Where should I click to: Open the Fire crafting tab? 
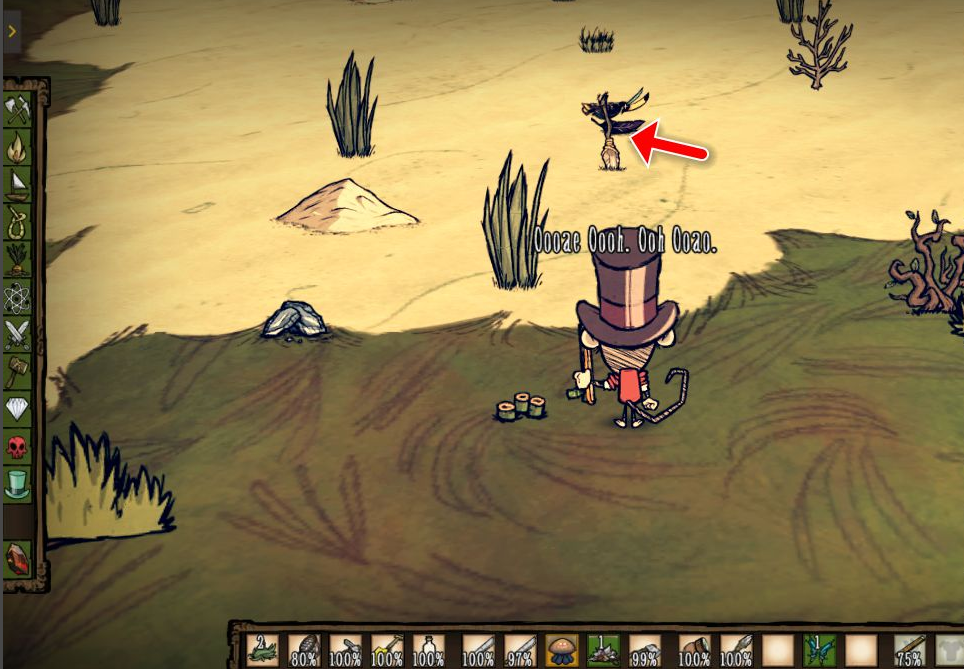click(x=18, y=147)
